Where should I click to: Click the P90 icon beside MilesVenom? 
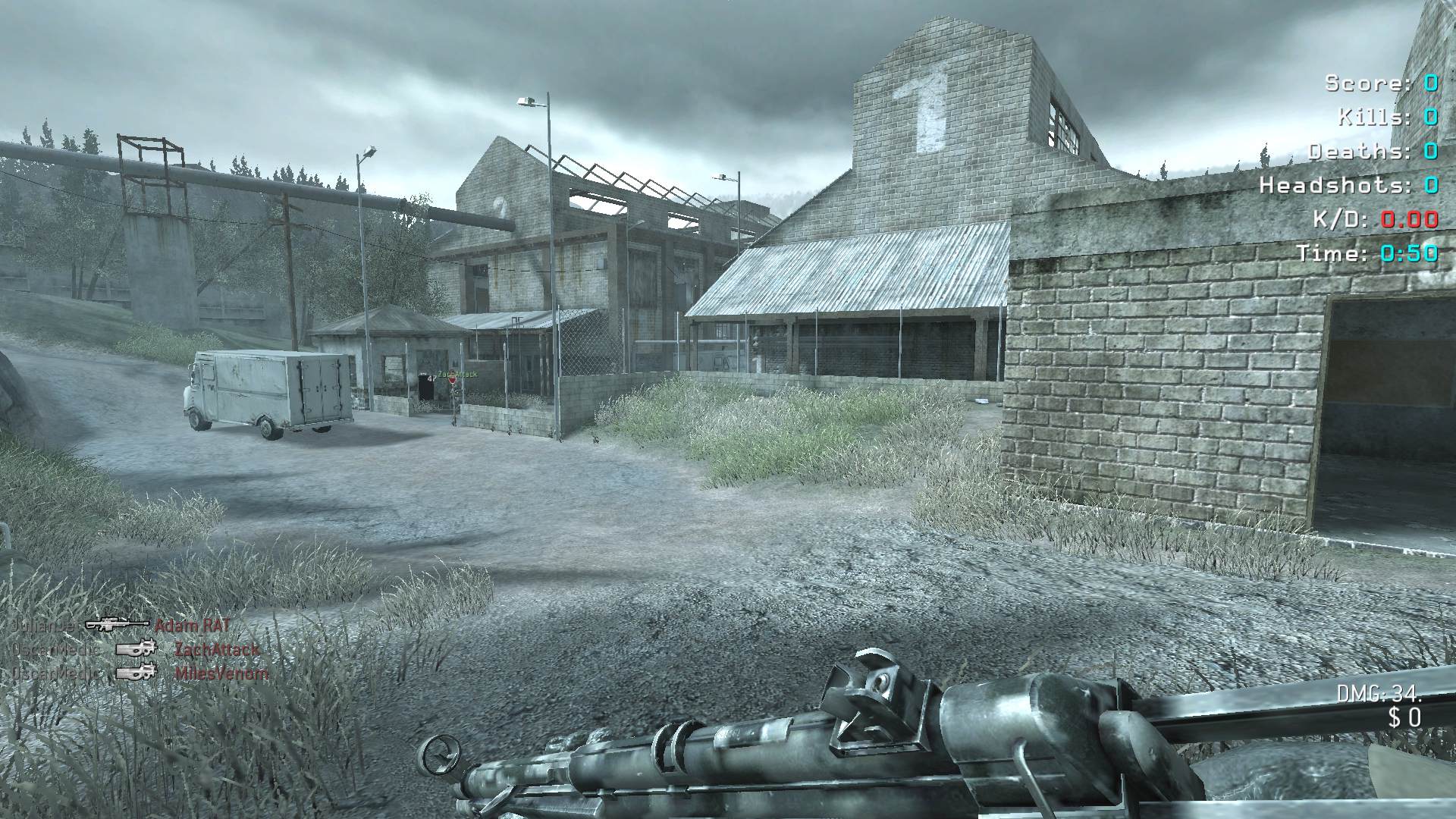[x=136, y=672]
